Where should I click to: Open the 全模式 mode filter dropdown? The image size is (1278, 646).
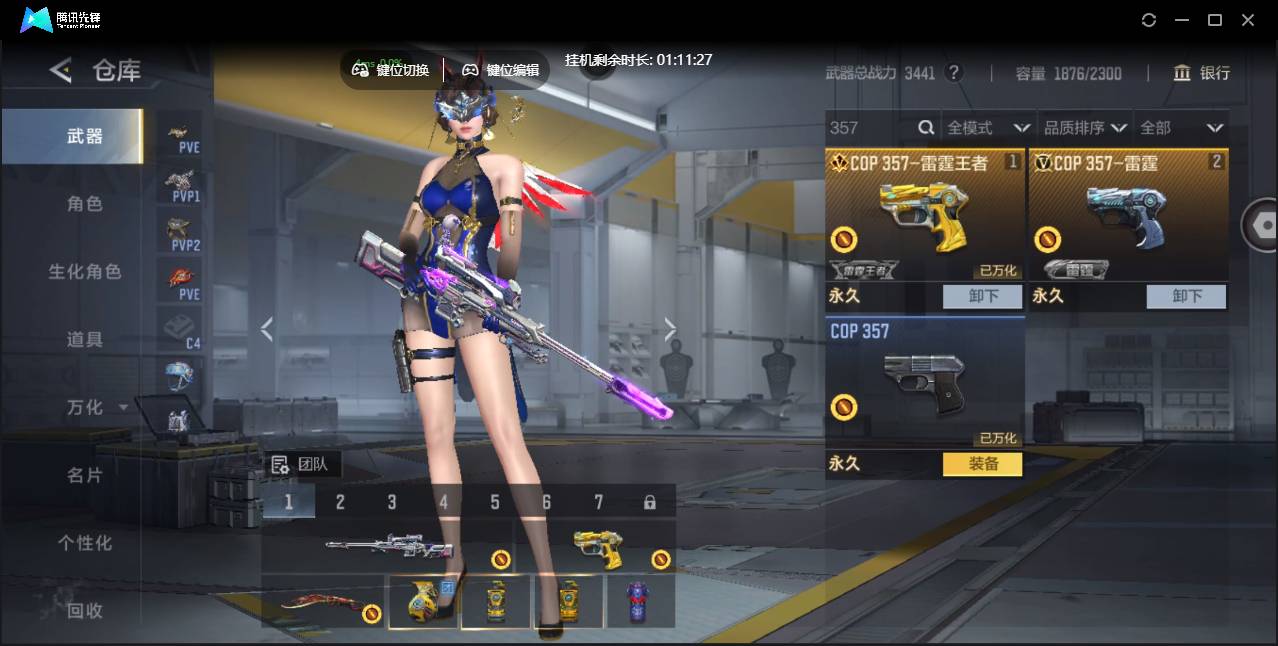[x=988, y=128]
